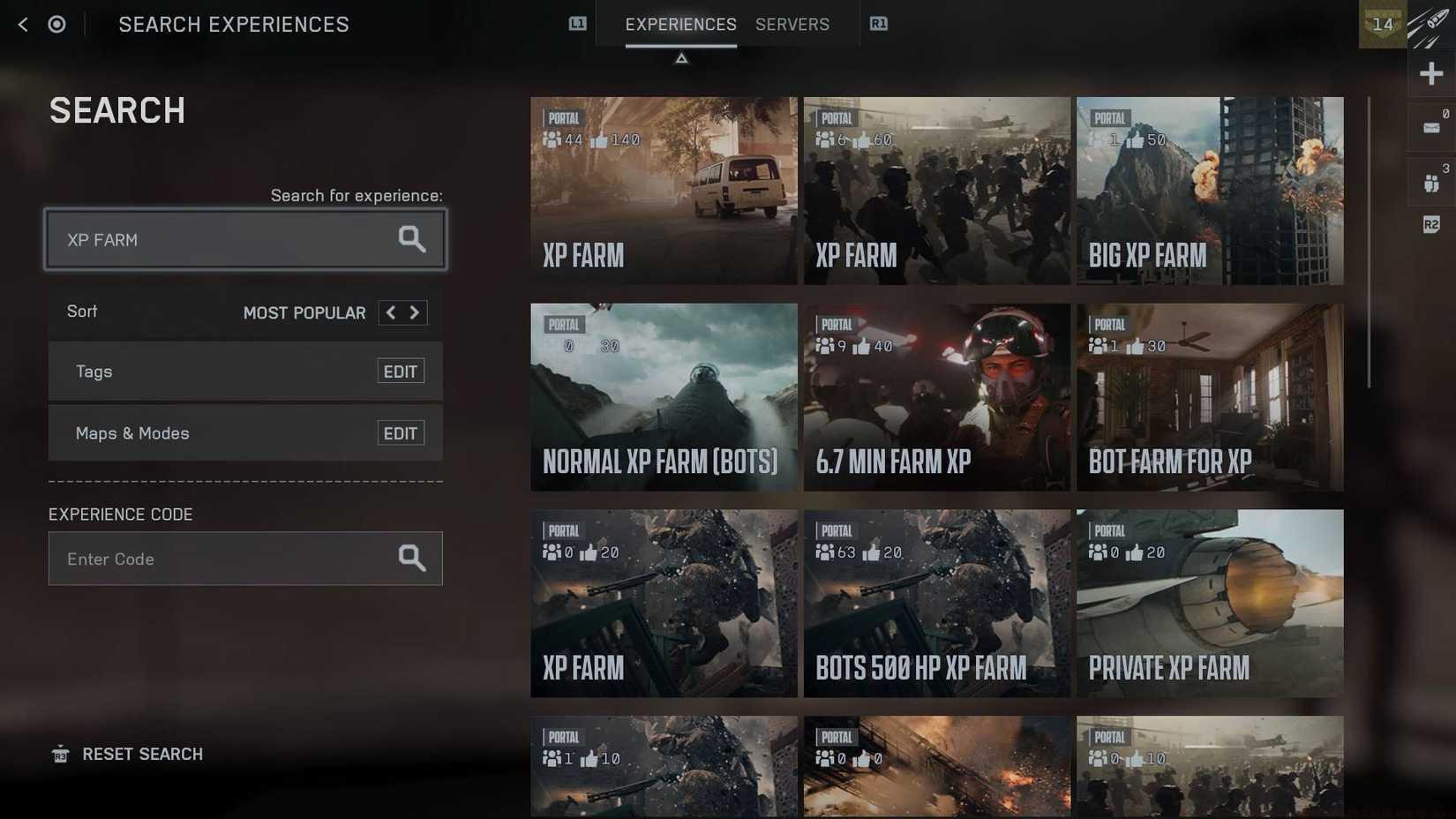Open the messages mail icon

point(1431,127)
